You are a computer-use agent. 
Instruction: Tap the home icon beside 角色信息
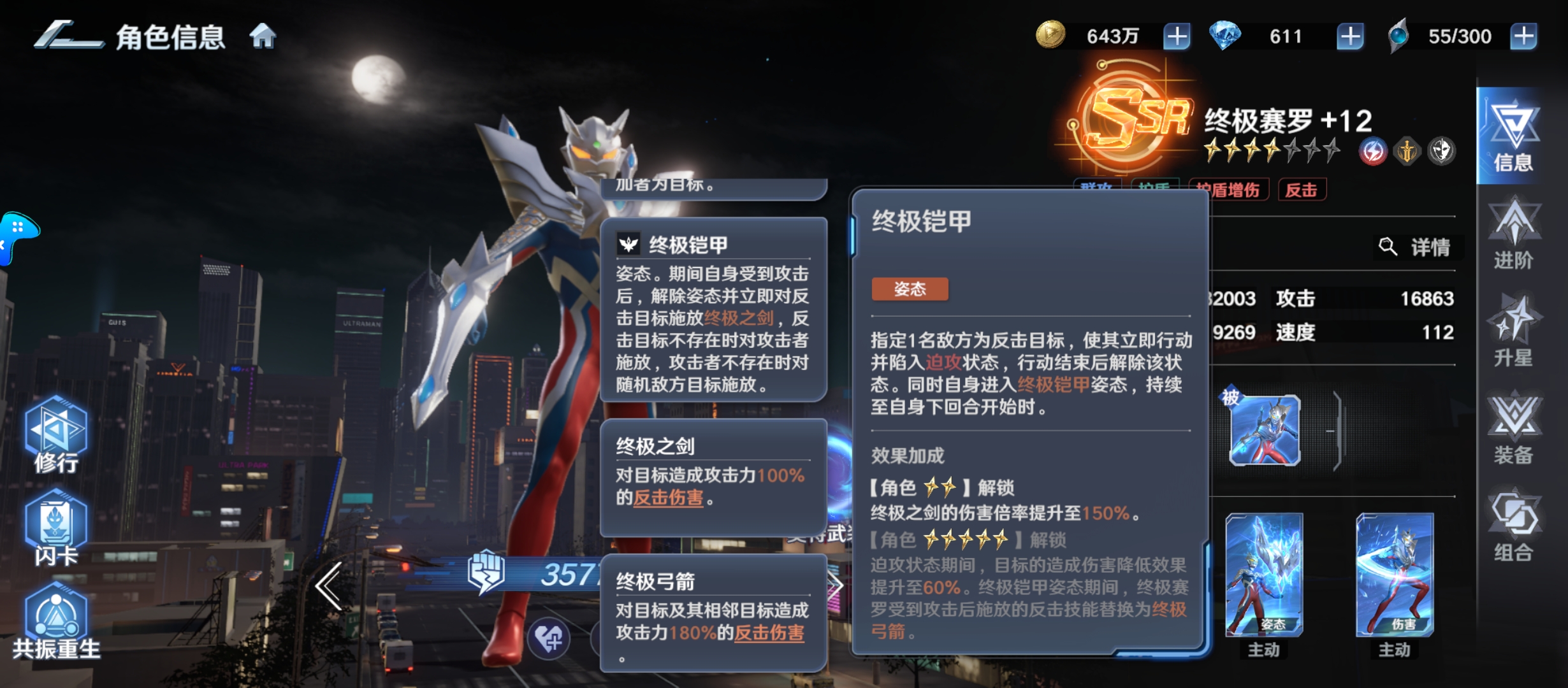click(x=262, y=36)
